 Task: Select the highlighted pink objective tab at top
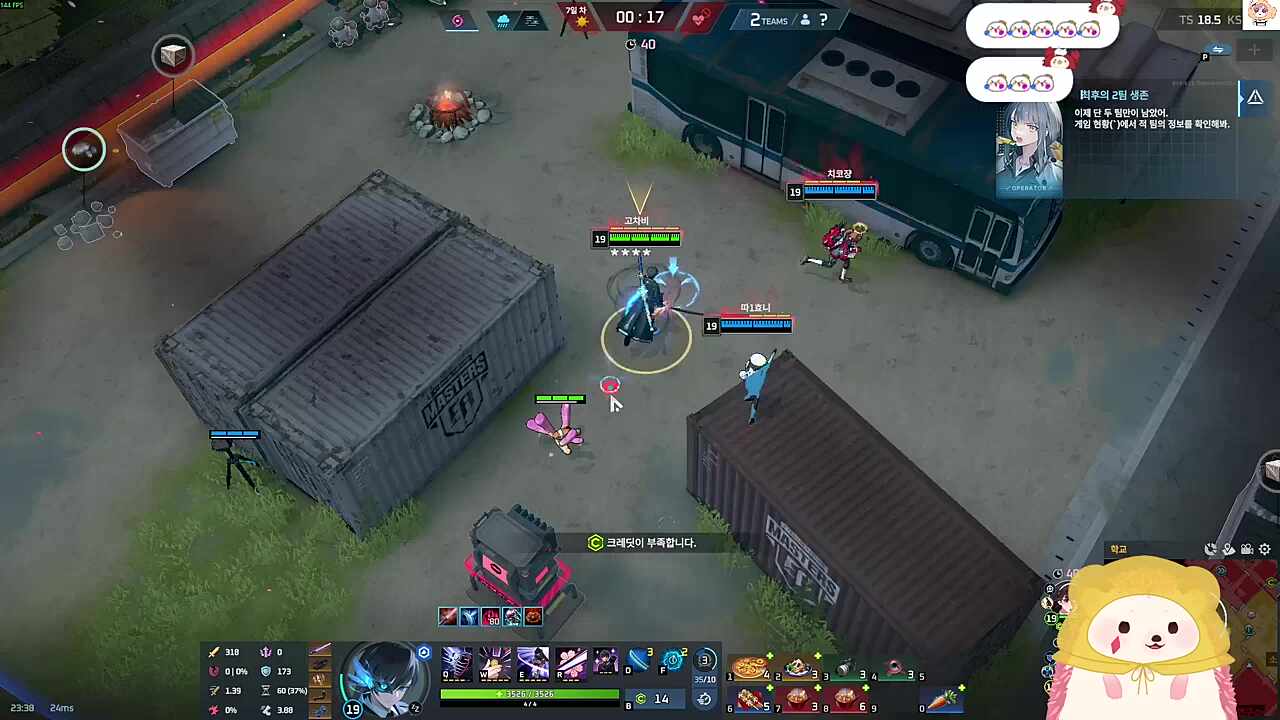coord(457,21)
